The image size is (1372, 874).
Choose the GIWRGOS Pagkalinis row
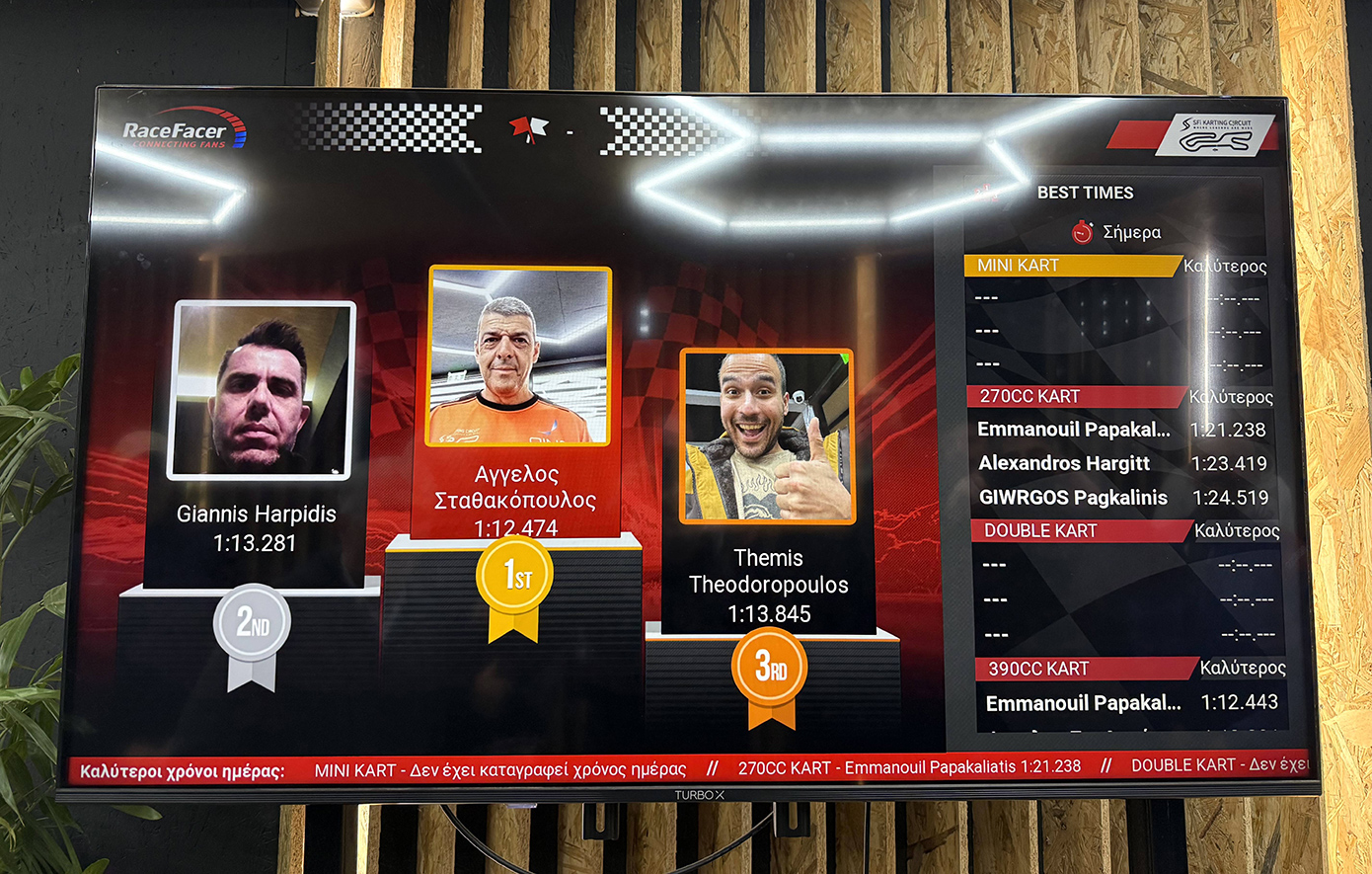coord(1122,498)
